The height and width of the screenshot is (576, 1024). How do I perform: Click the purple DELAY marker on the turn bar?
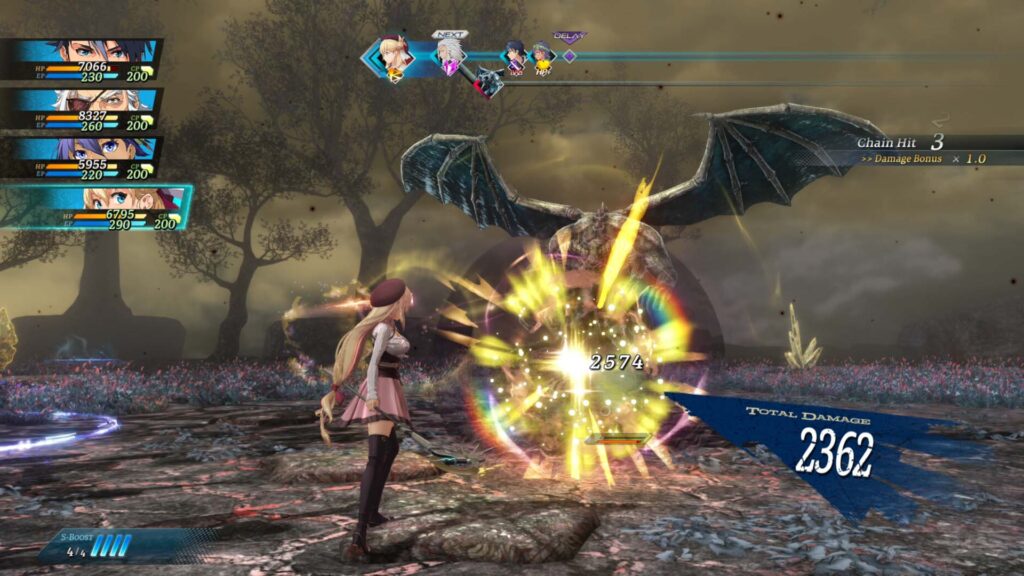click(x=569, y=54)
